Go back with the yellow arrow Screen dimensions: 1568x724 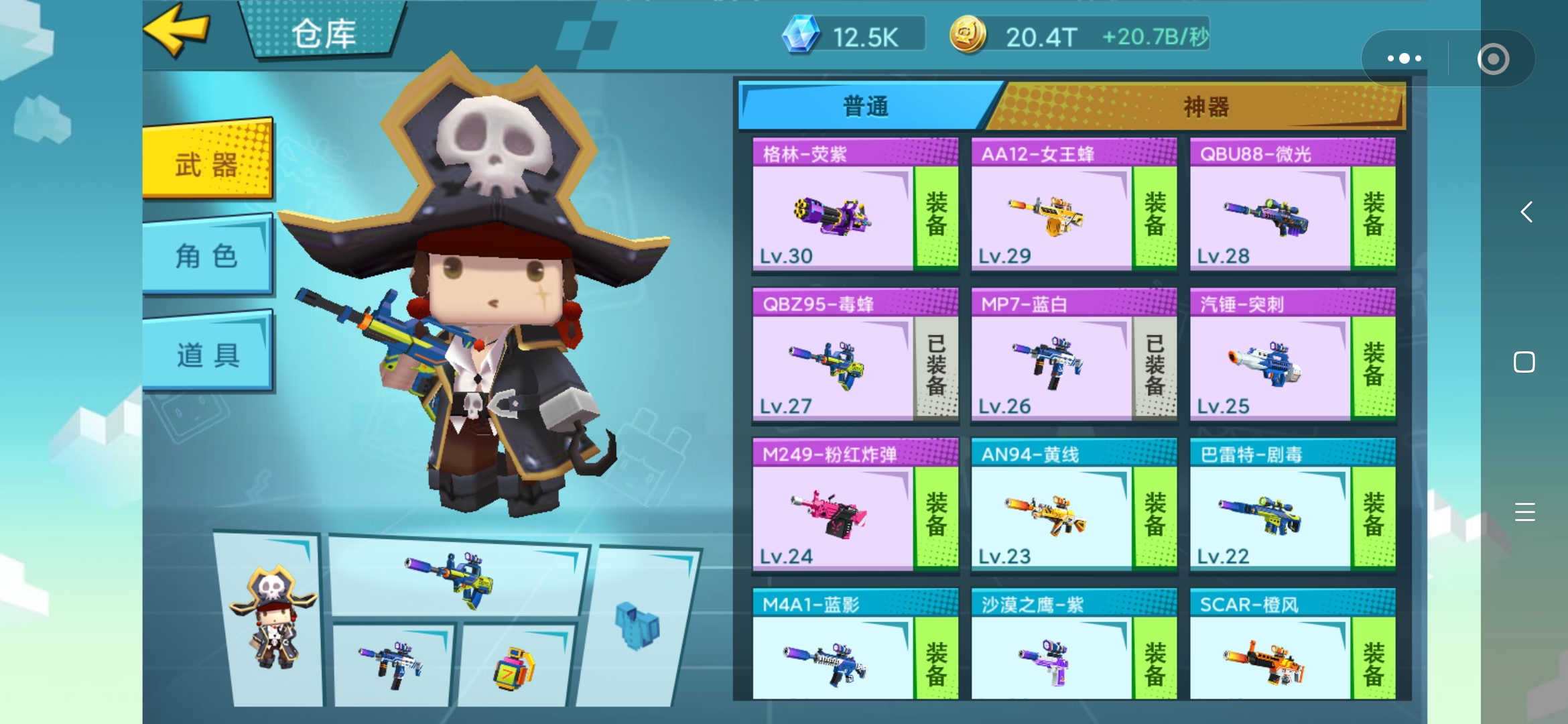click(177, 29)
